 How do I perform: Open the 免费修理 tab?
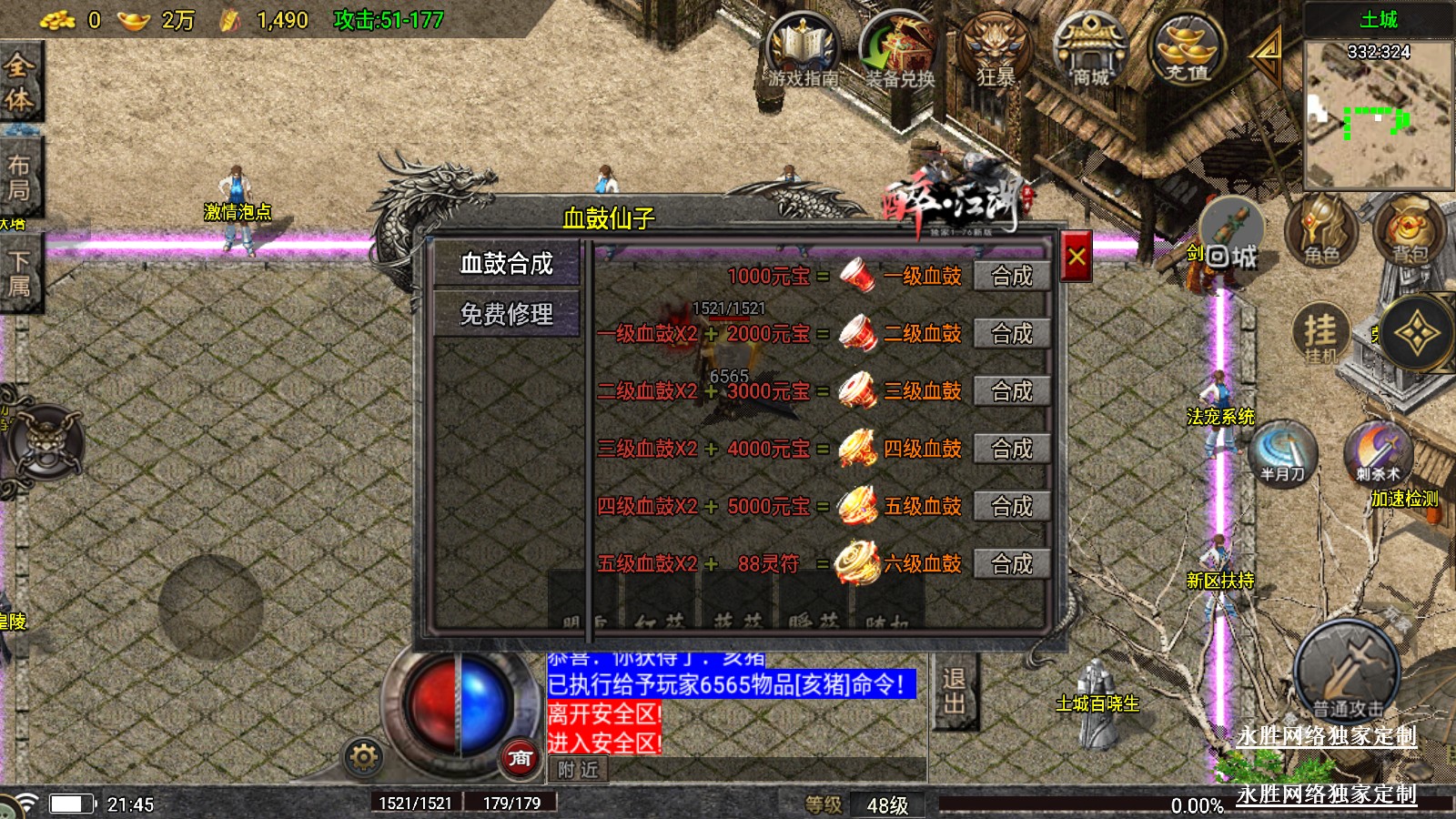(506, 315)
